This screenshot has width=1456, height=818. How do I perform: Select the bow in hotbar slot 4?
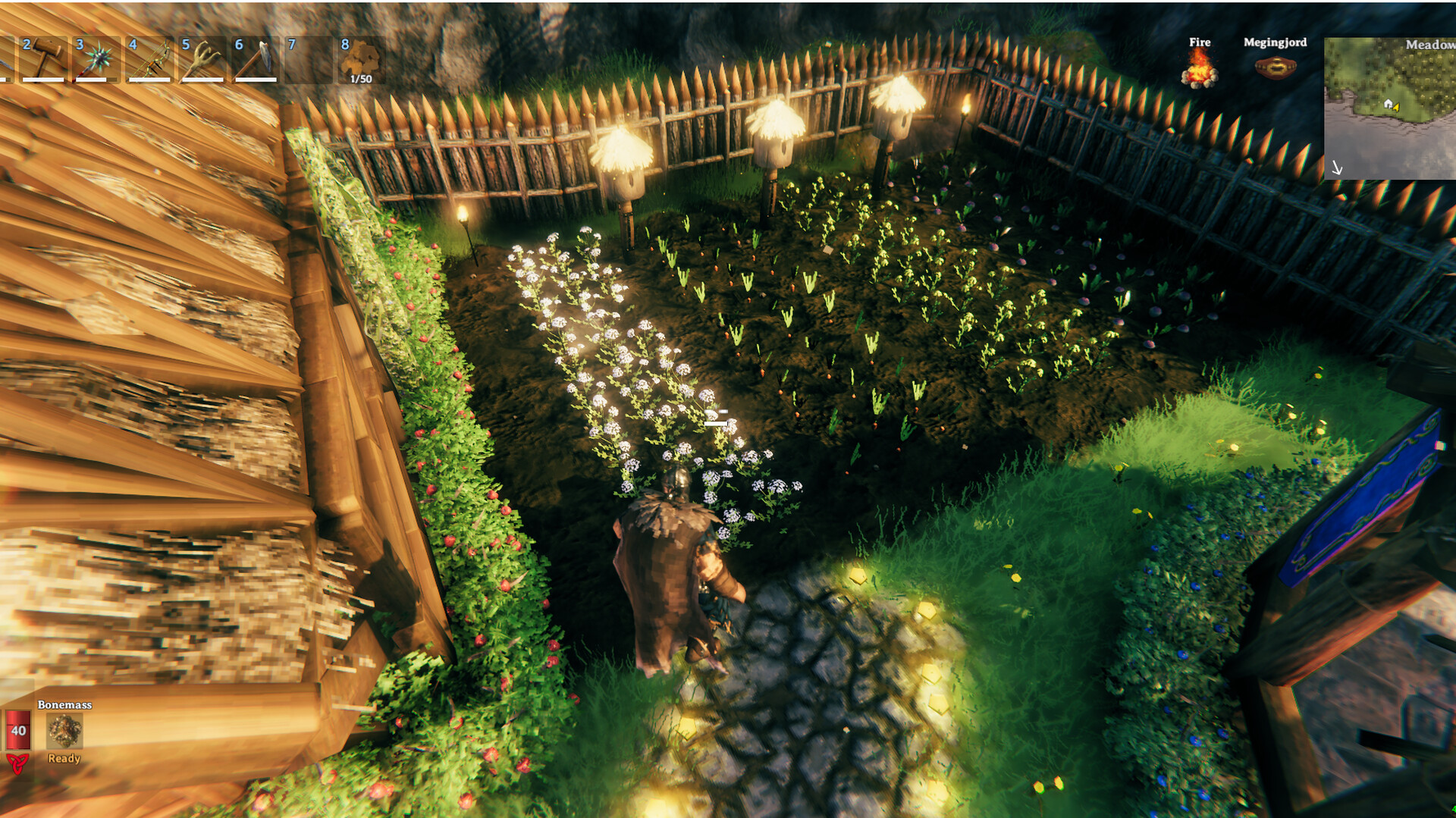pyautogui.click(x=148, y=59)
